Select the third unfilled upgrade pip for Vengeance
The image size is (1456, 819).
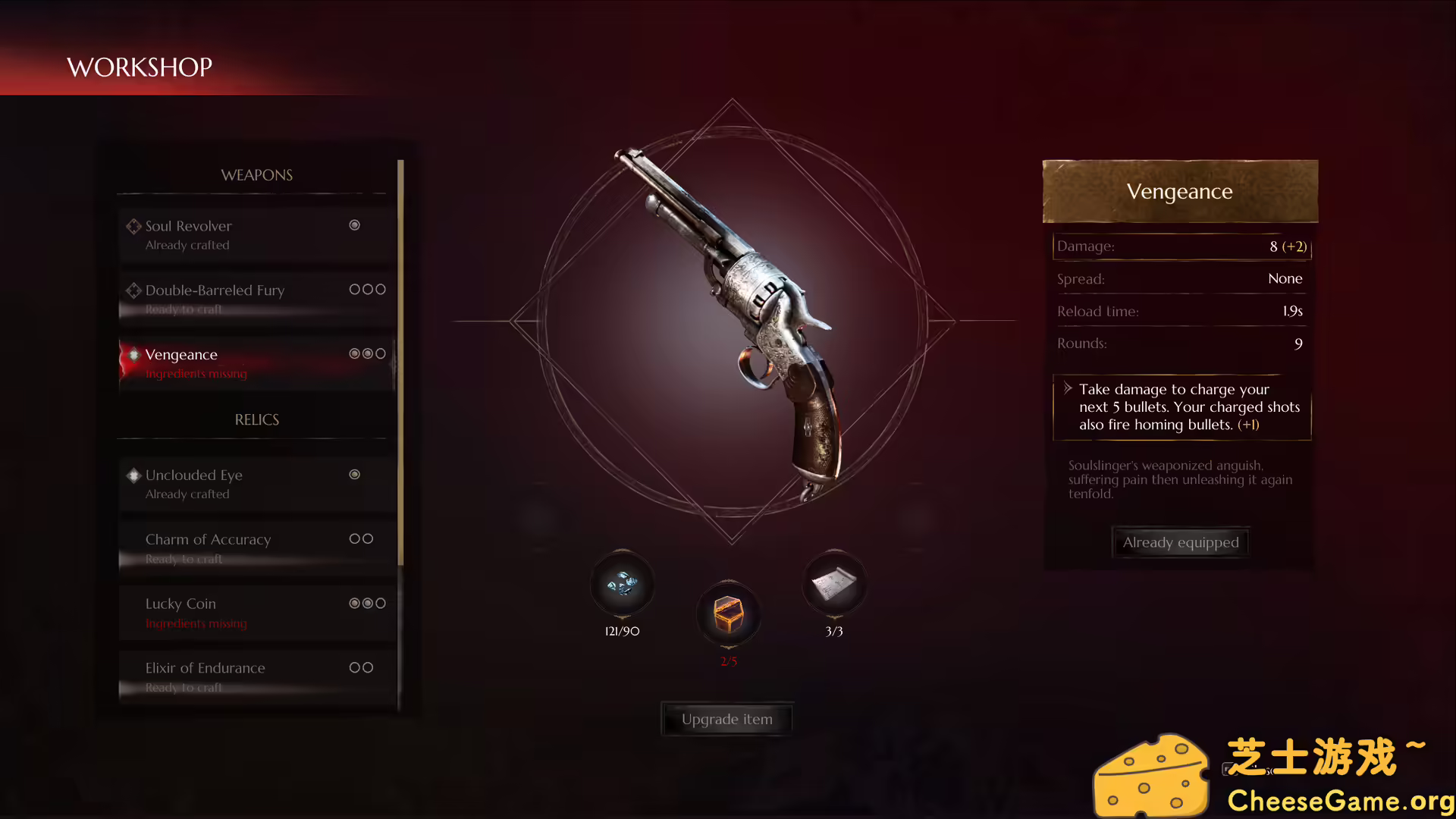[x=381, y=353]
